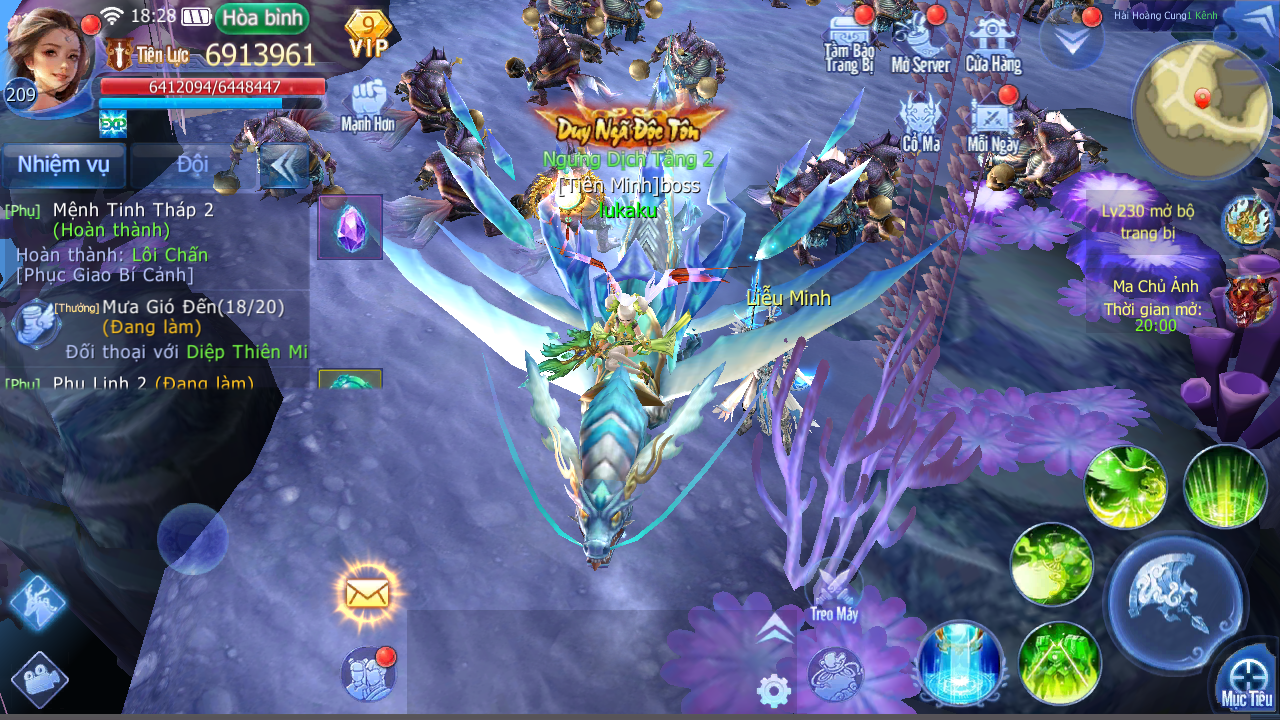This screenshot has width=1280, height=720.
Task: Toggle the Treo Máy auto-battle
Action: click(834, 596)
